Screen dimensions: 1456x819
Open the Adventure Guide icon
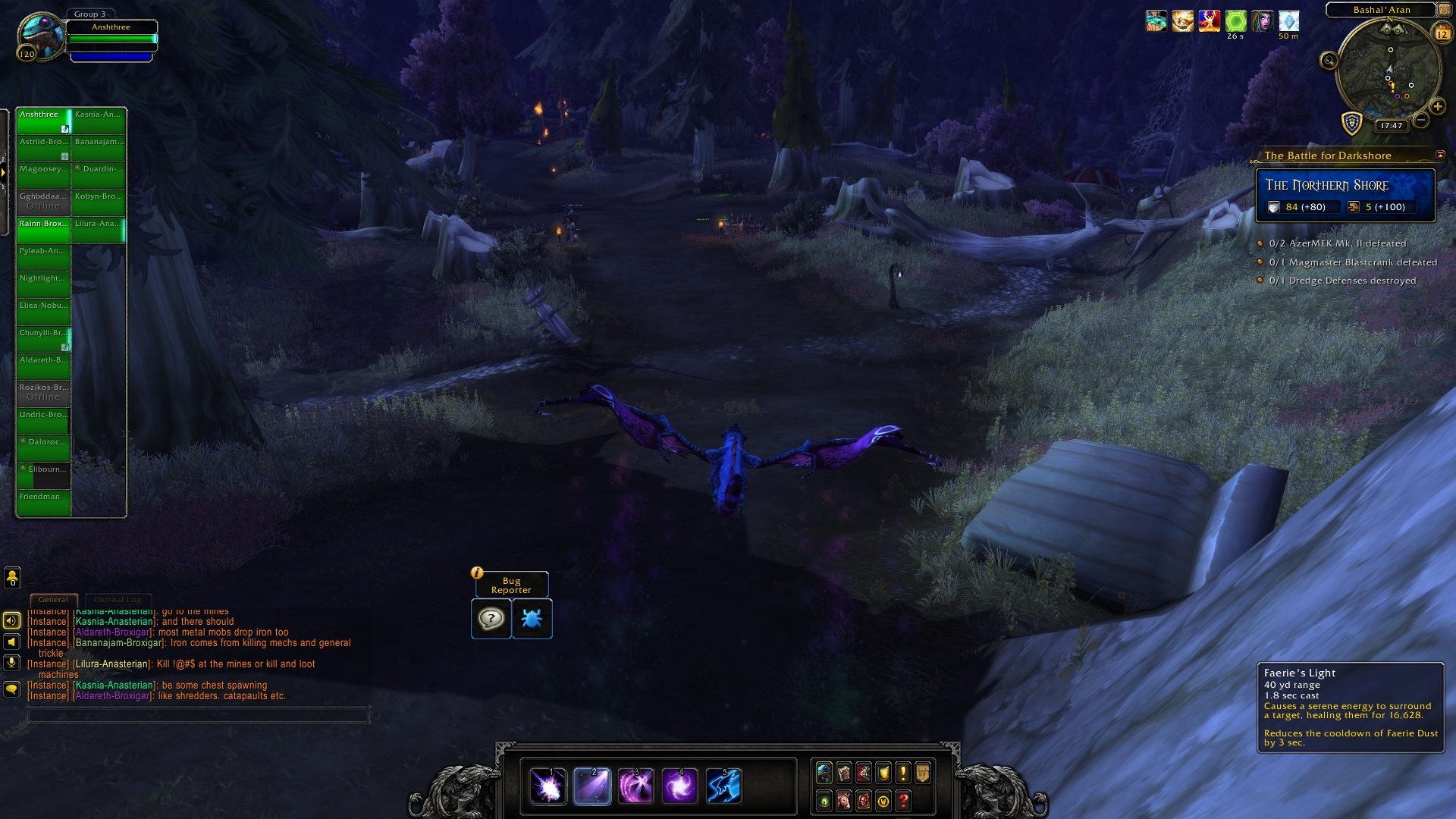pos(864,802)
